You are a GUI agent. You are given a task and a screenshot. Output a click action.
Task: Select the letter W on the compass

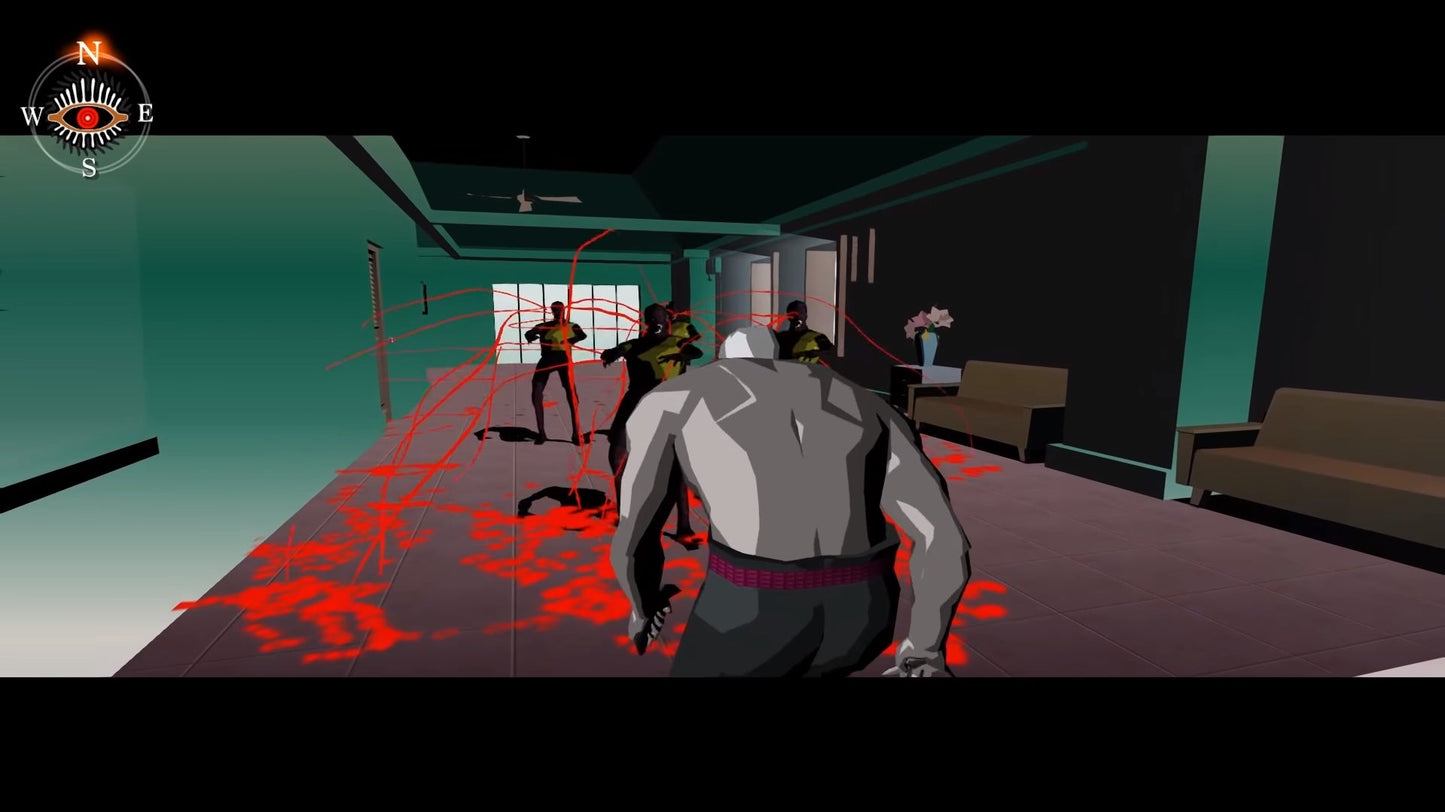[x=30, y=114]
